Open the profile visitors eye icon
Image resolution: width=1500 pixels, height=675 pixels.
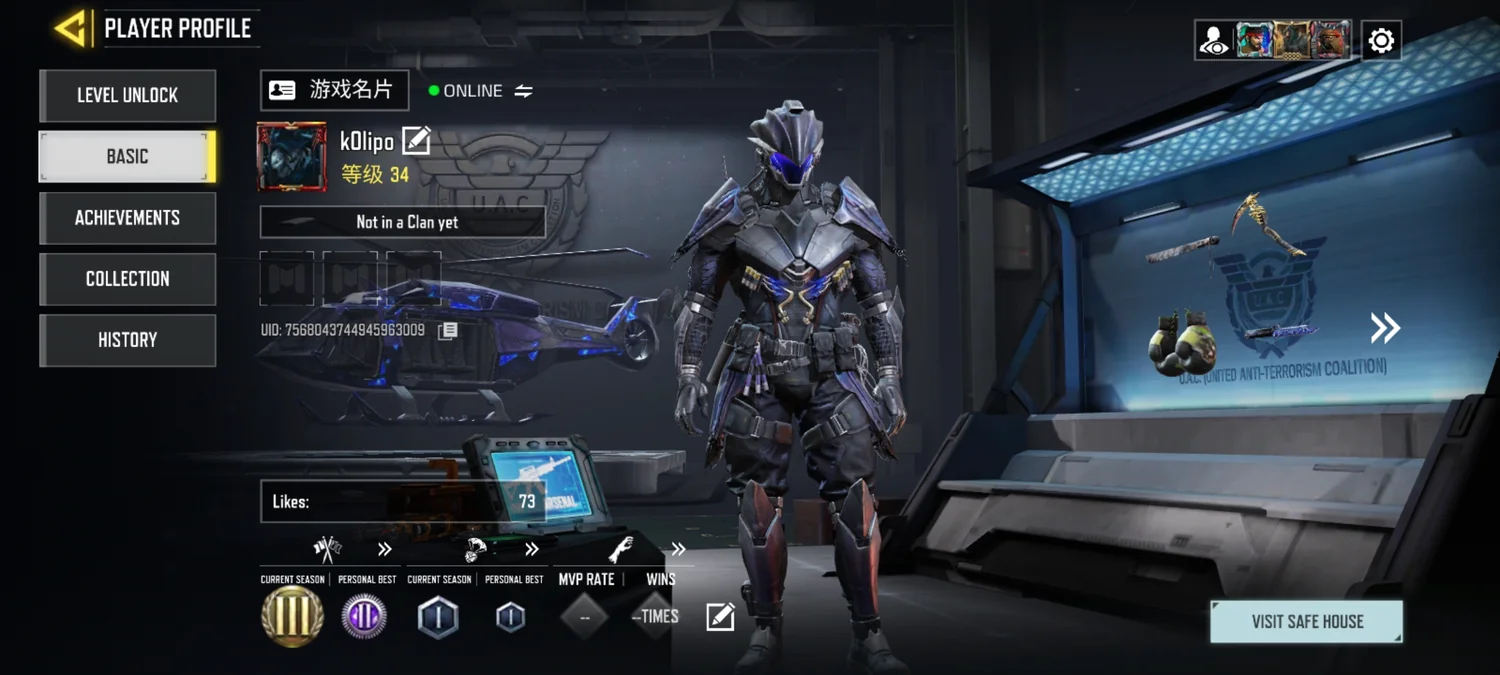click(x=1215, y=40)
